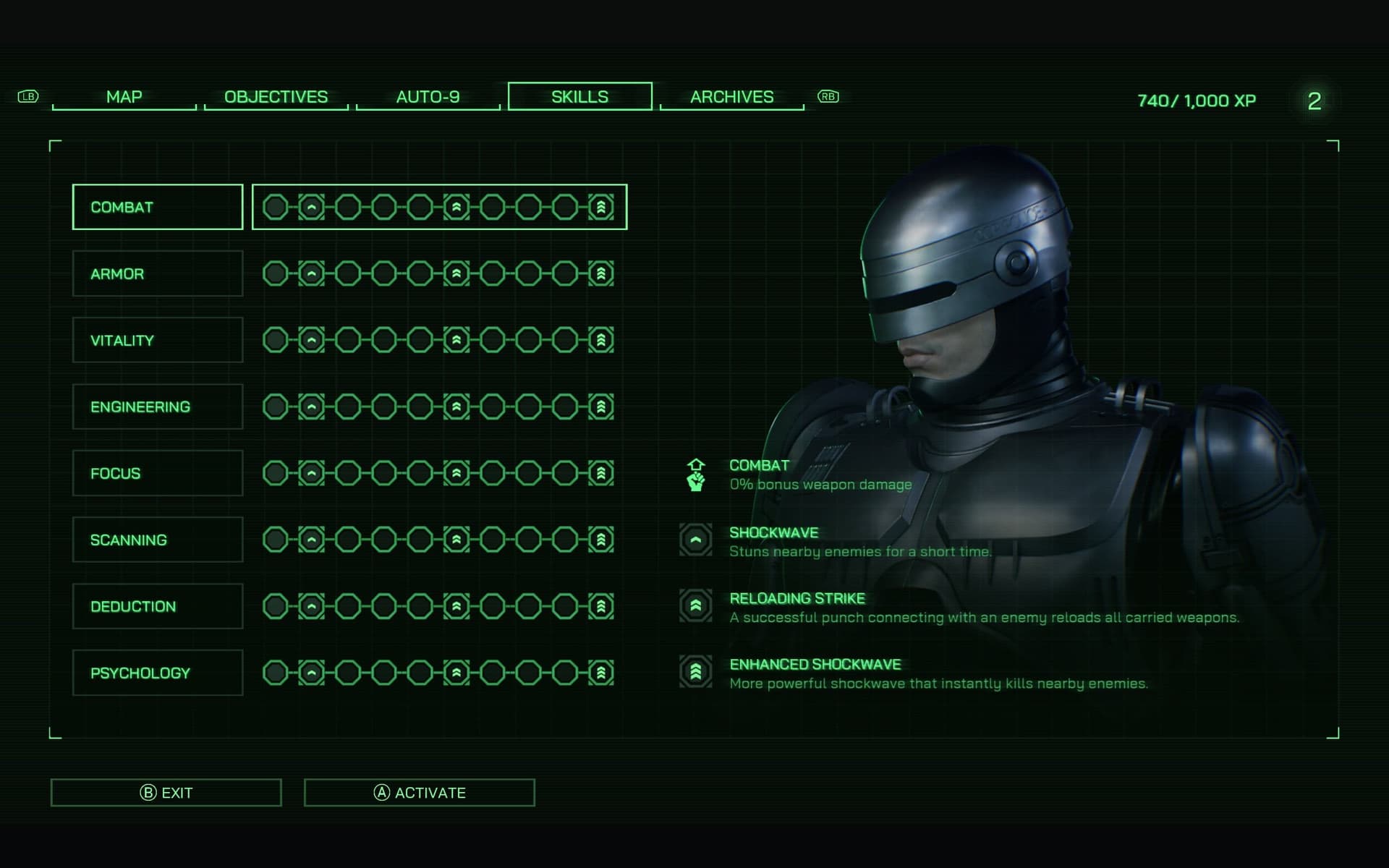
Task: Select the first Combat skill node
Action: click(x=275, y=208)
